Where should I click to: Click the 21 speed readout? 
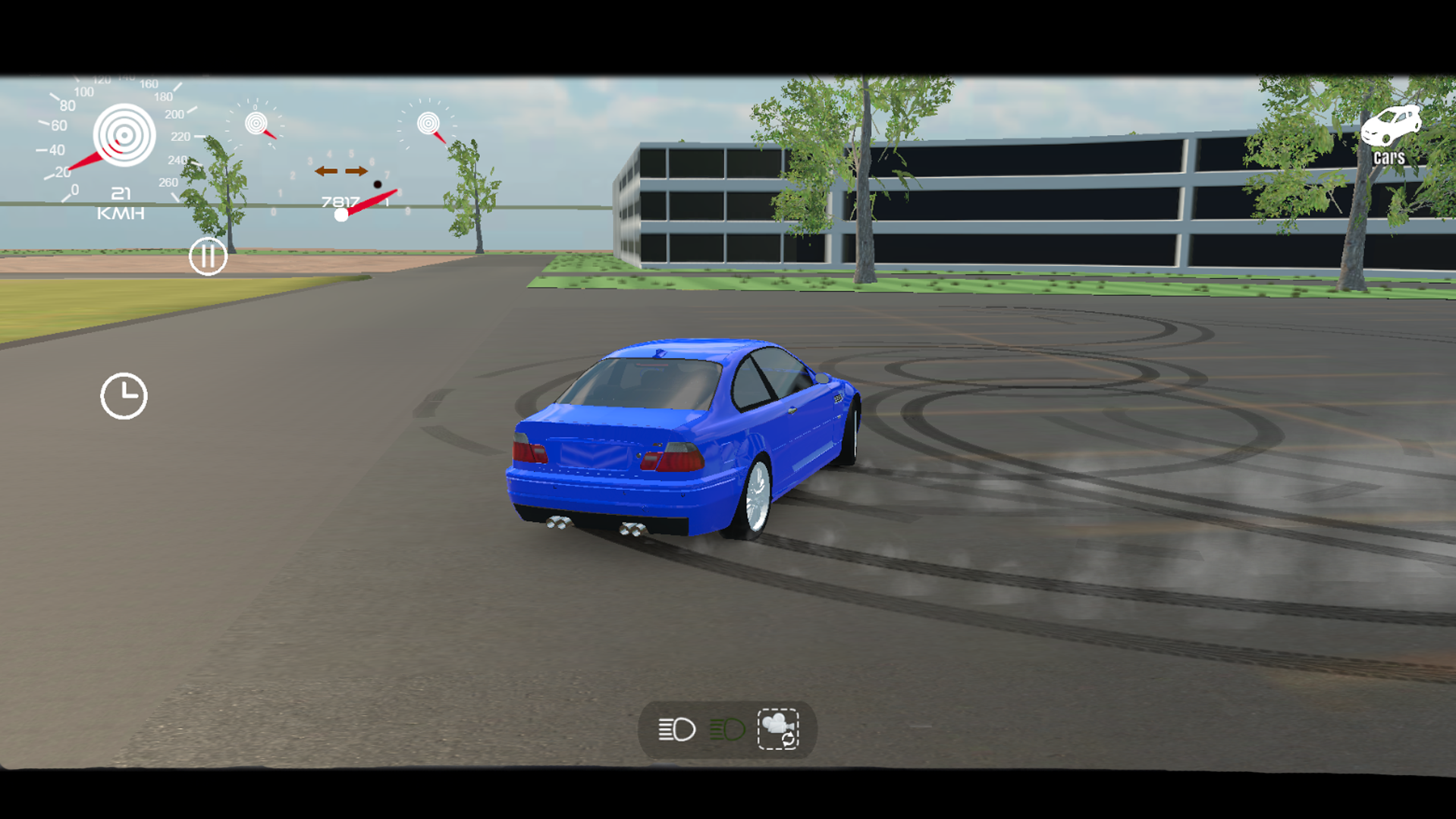point(120,193)
